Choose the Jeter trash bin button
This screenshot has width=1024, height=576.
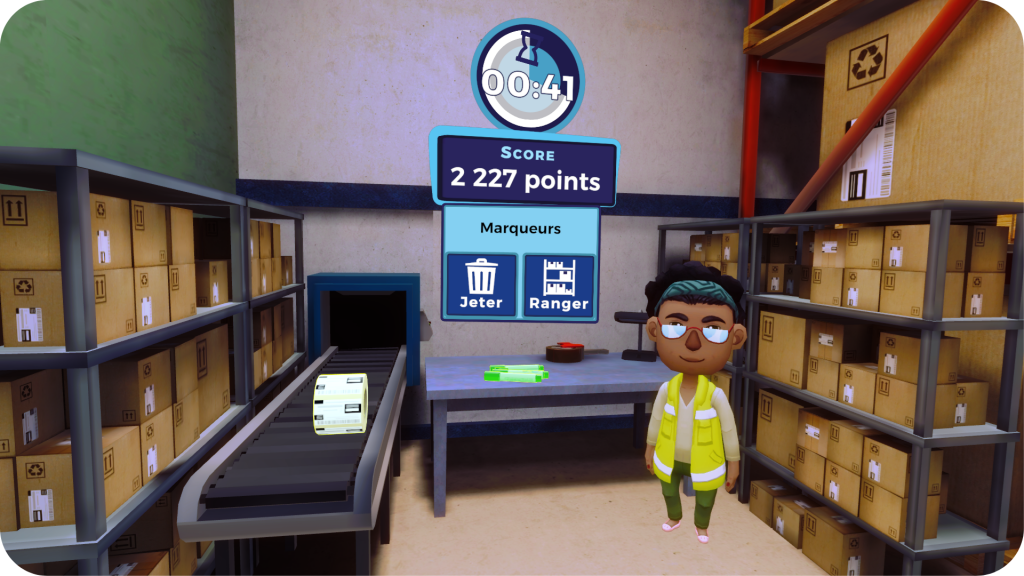pyautogui.click(x=481, y=285)
